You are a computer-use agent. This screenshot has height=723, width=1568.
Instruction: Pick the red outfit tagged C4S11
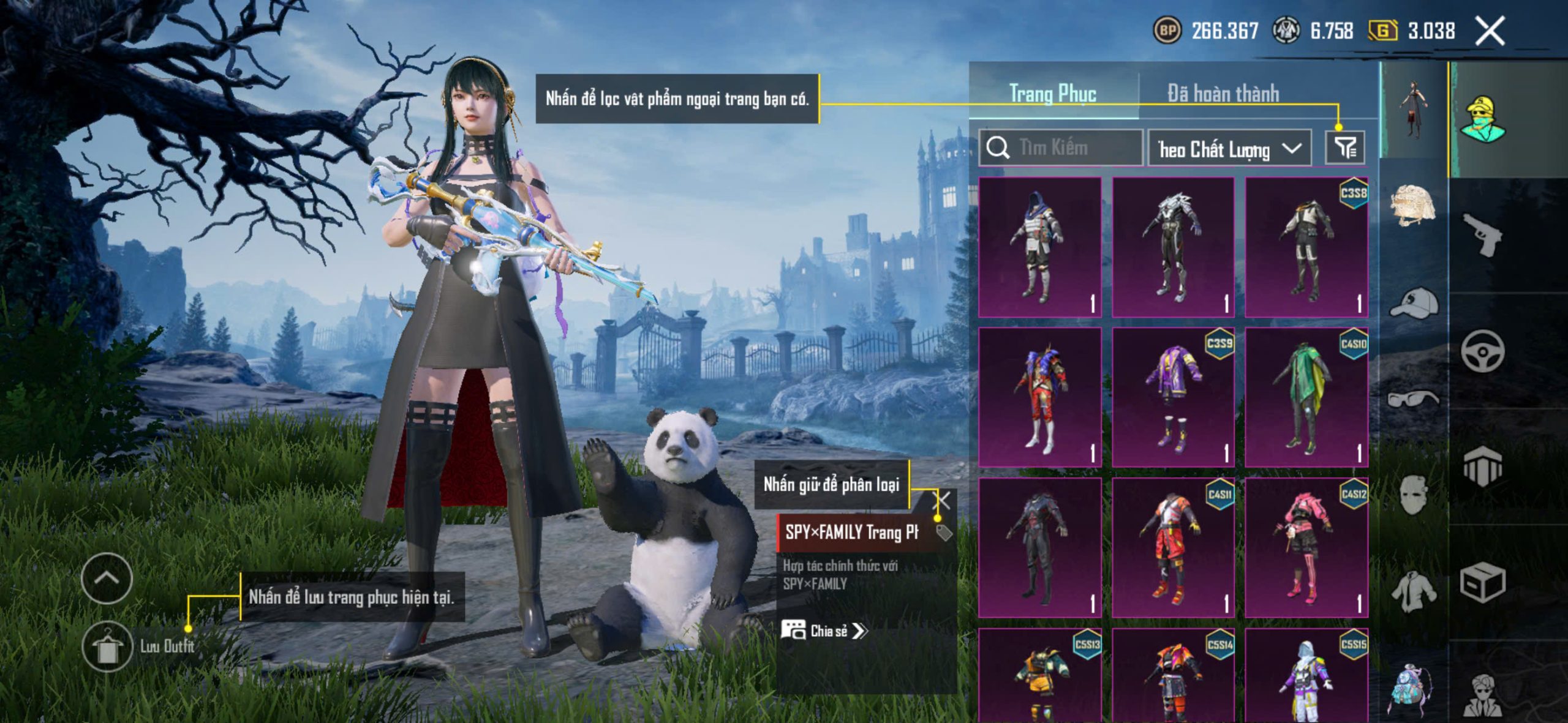pyautogui.click(x=1173, y=547)
